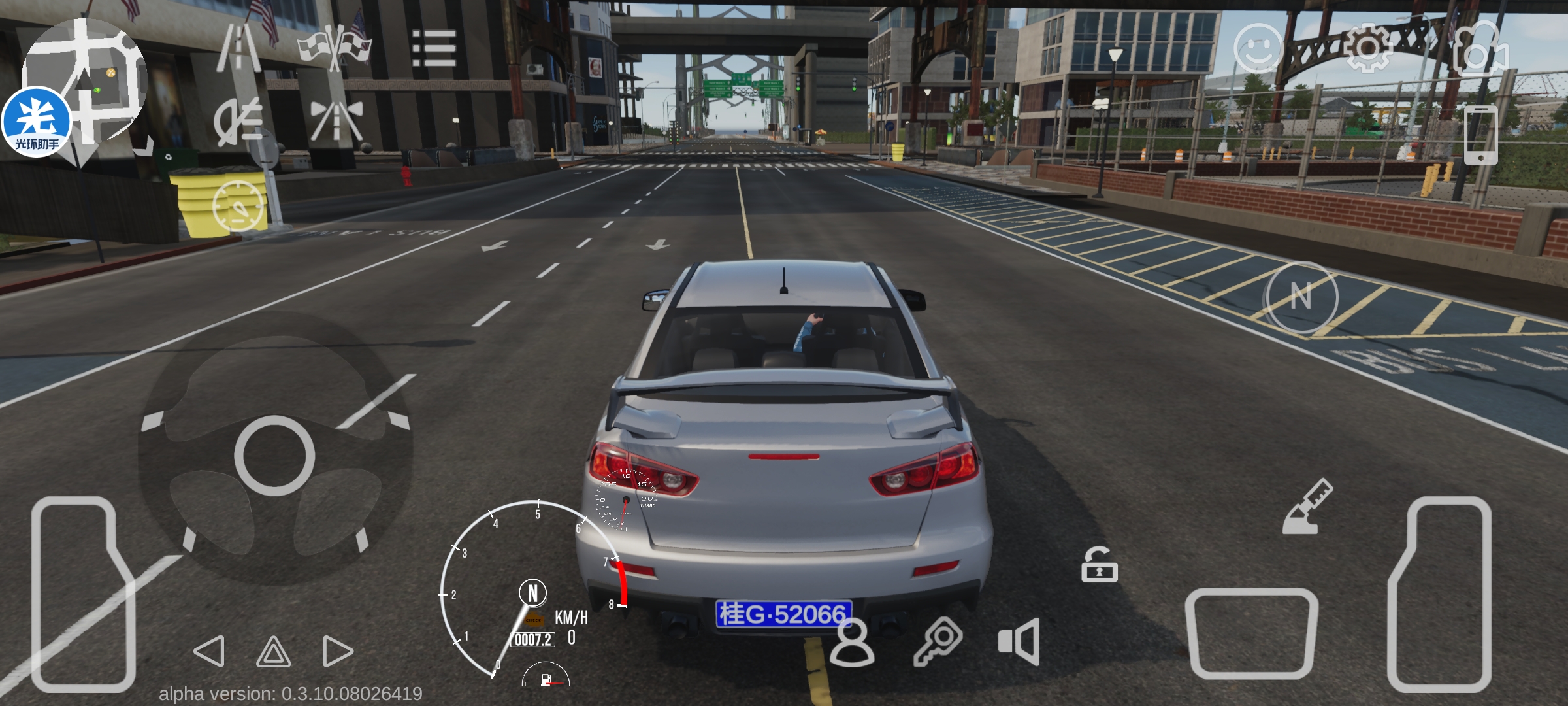
Task: Open the road lanes icon
Action: pos(239,48)
